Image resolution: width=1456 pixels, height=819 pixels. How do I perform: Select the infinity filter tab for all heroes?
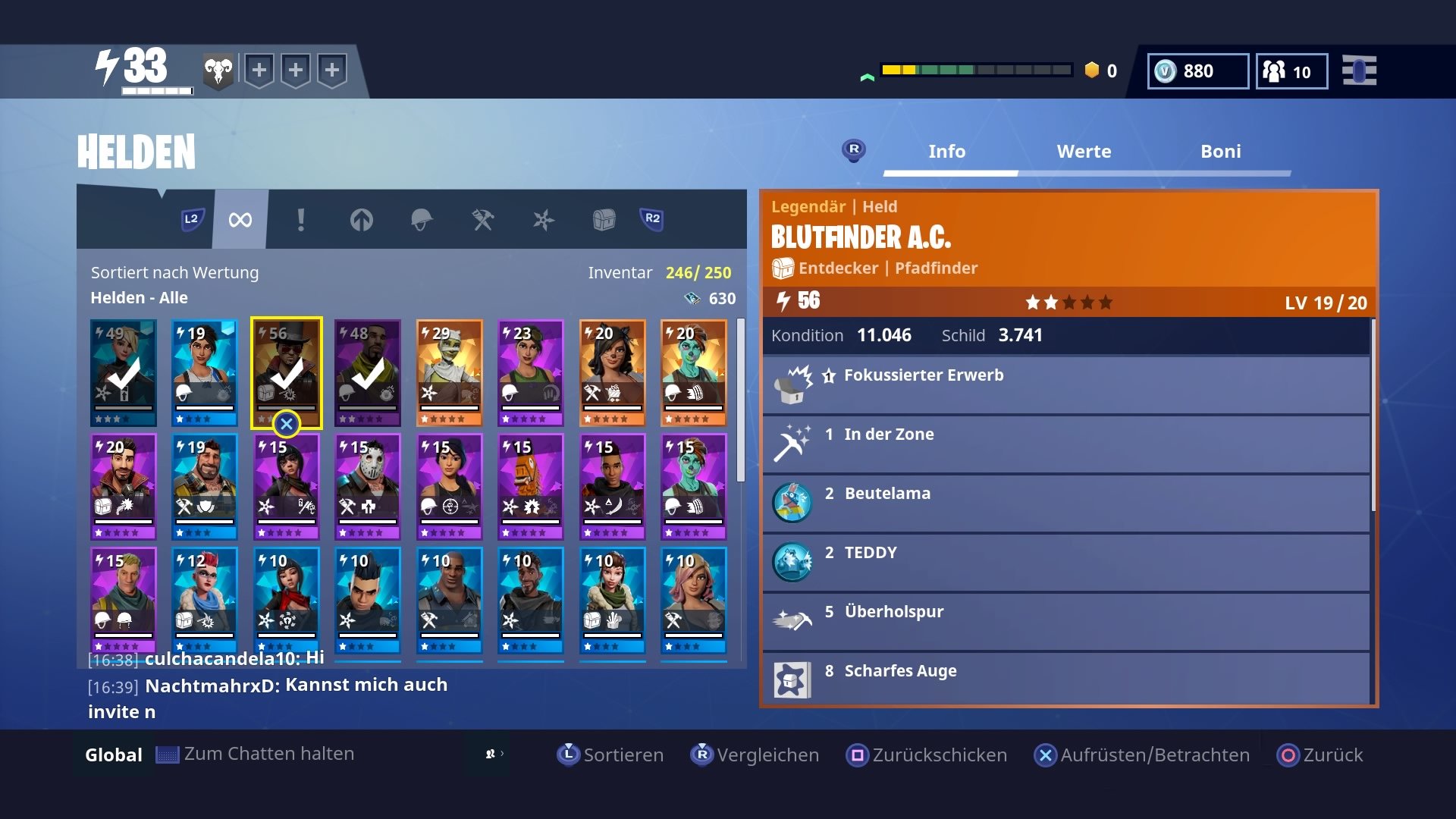pos(240,220)
